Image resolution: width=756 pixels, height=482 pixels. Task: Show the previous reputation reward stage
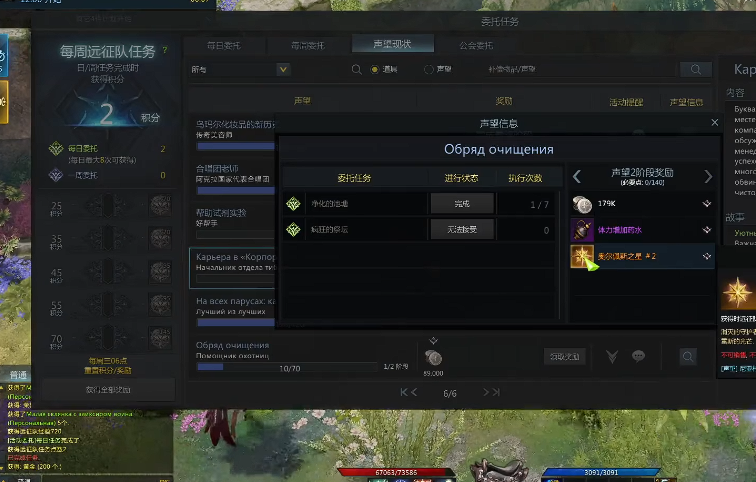[577, 176]
